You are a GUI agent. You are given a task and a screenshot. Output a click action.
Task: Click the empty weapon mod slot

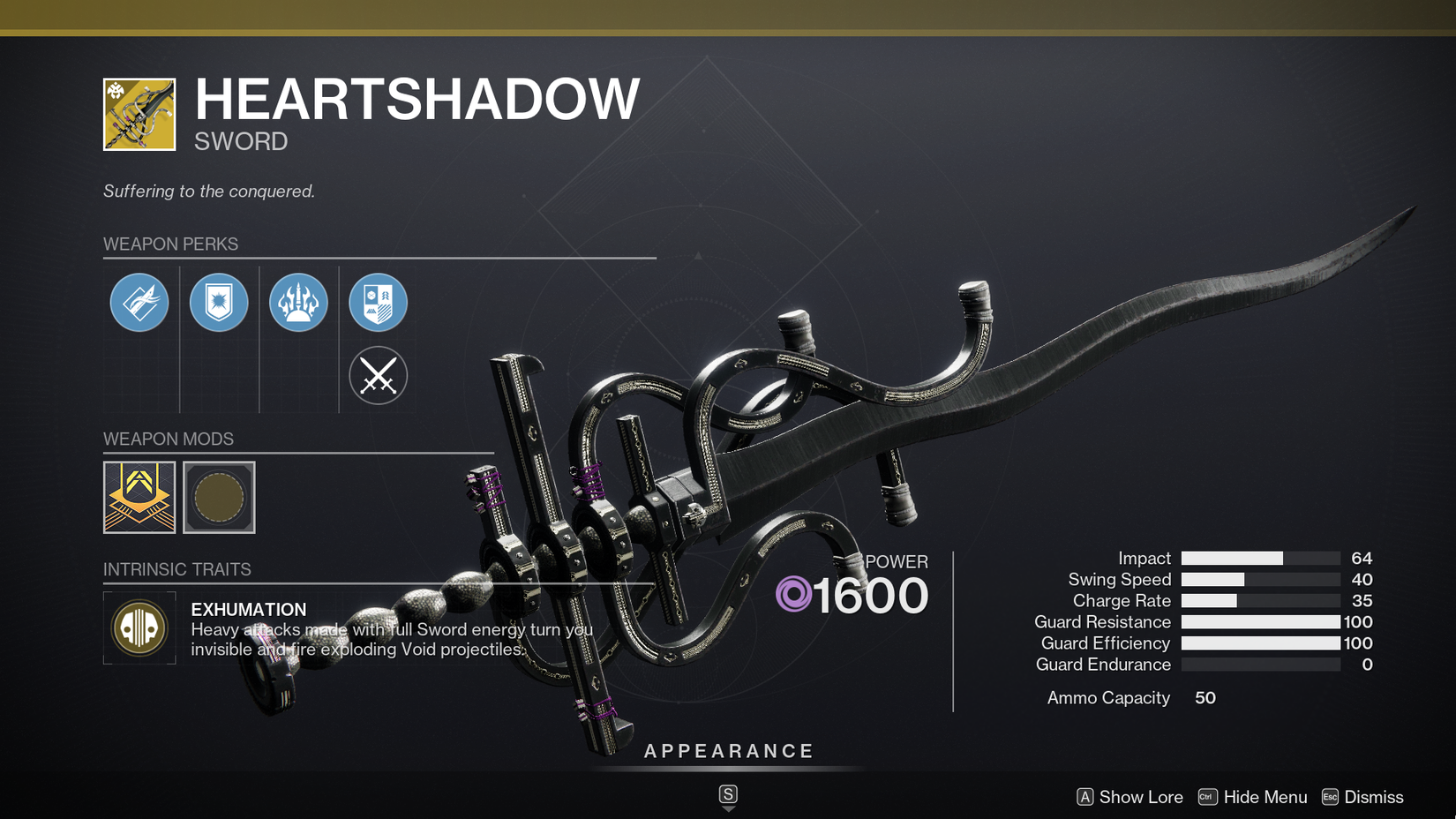(219, 497)
